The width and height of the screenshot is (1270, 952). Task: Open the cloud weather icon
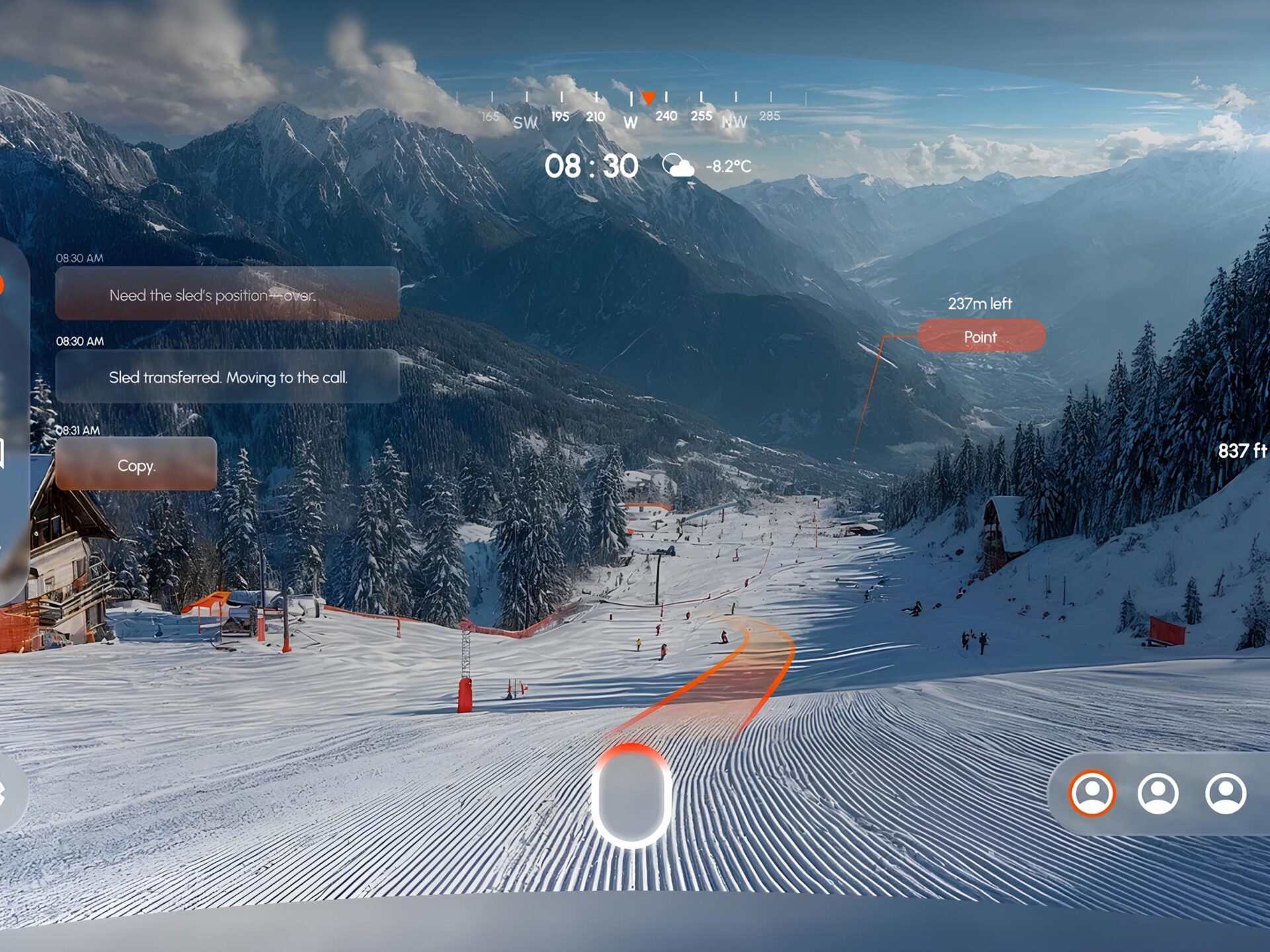678,166
